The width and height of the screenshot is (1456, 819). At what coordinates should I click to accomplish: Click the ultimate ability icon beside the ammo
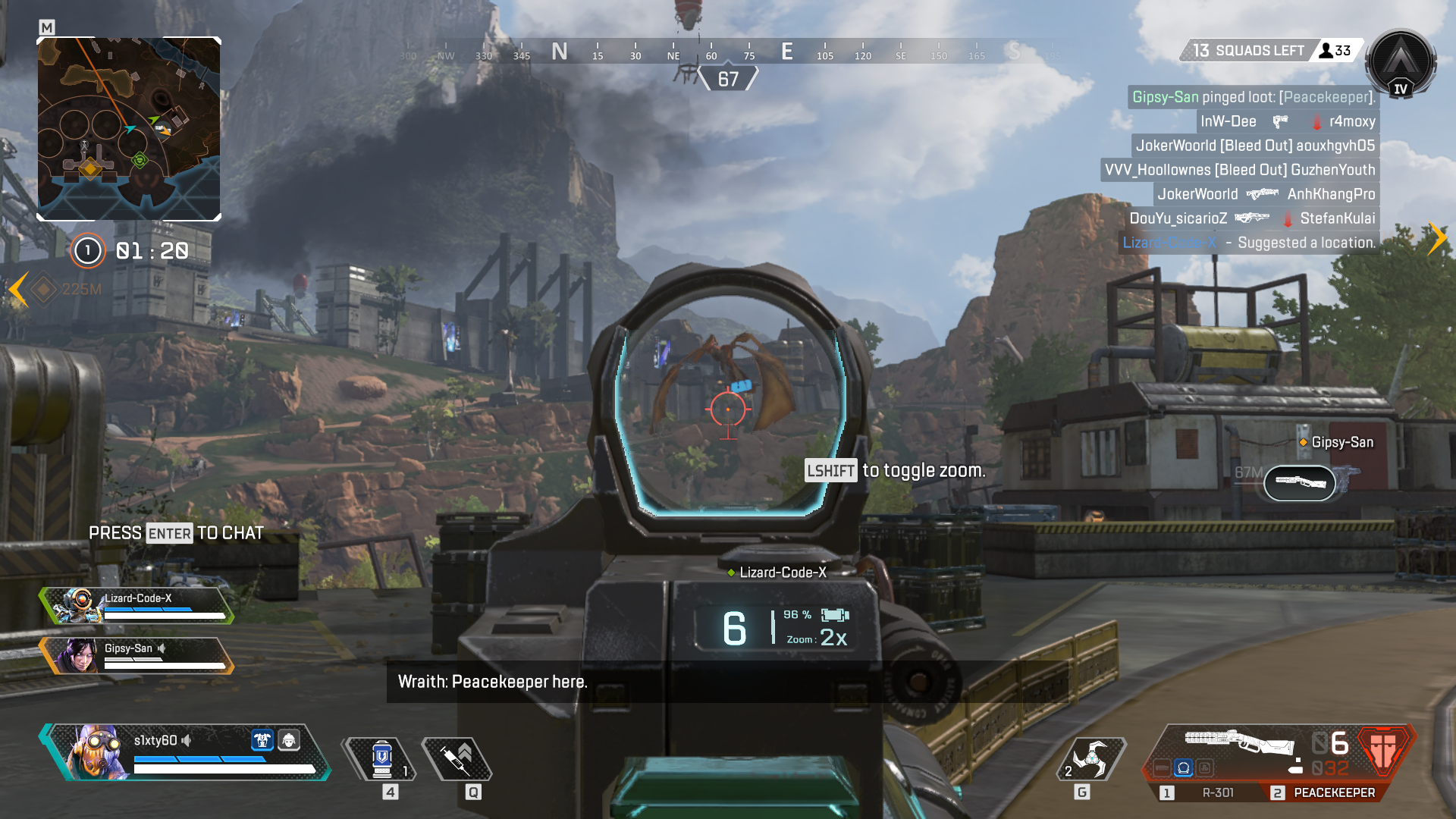click(x=1383, y=751)
